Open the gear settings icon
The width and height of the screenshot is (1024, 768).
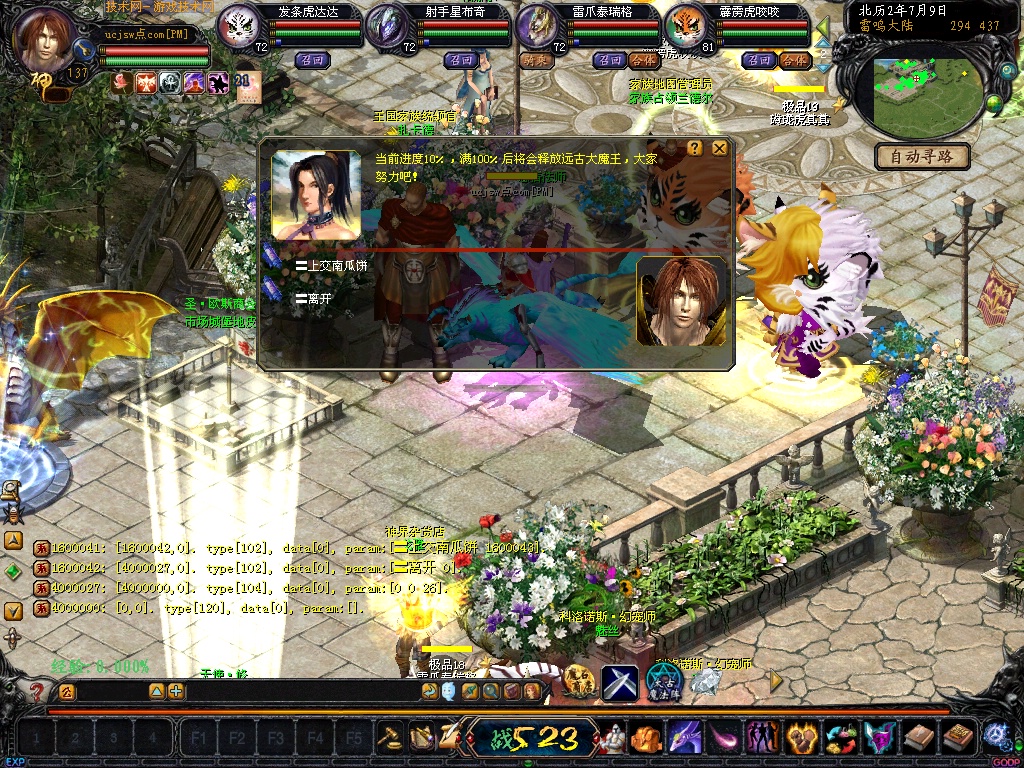[994, 736]
